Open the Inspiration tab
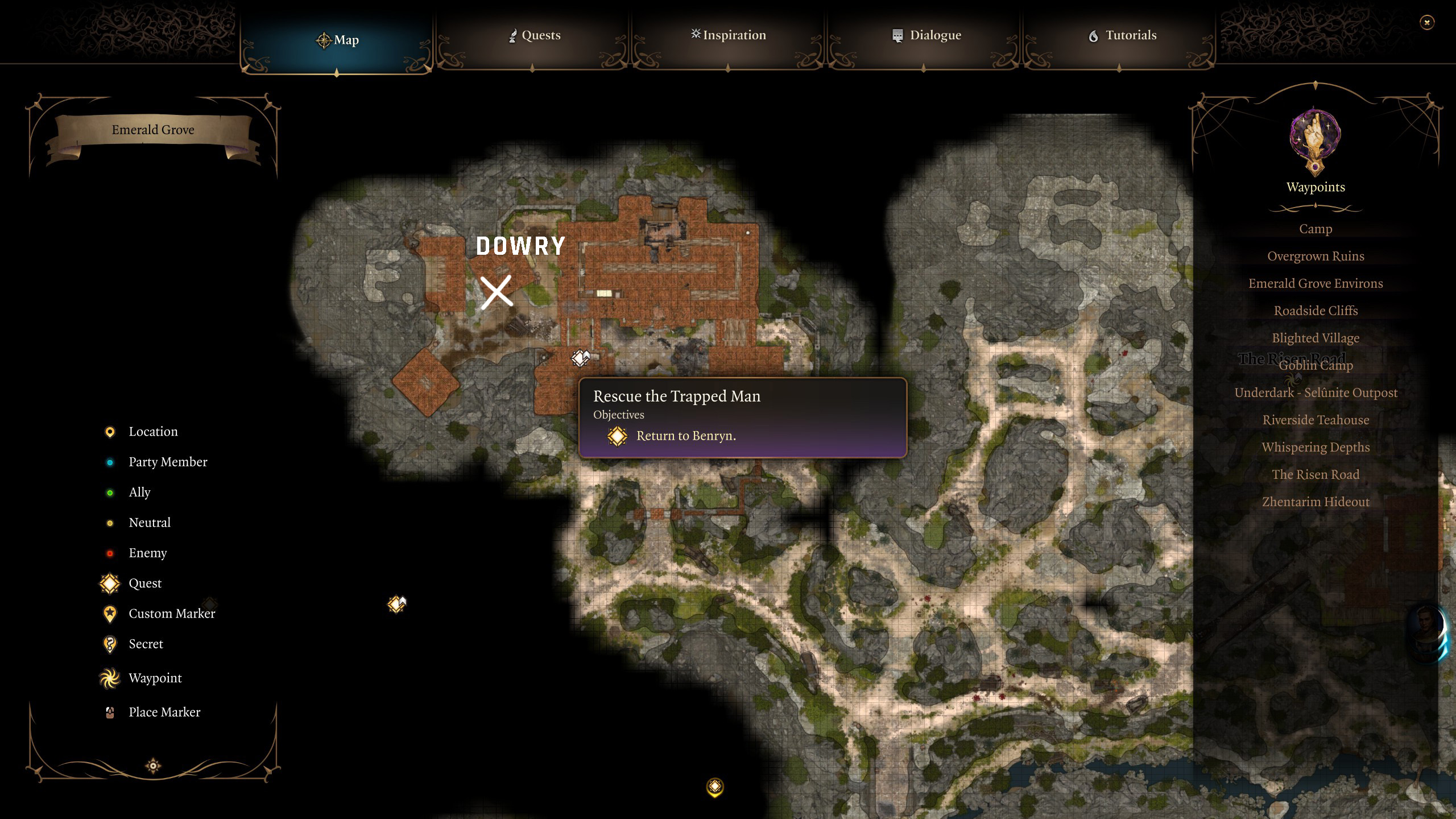Image resolution: width=1456 pixels, height=819 pixels. click(728, 35)
